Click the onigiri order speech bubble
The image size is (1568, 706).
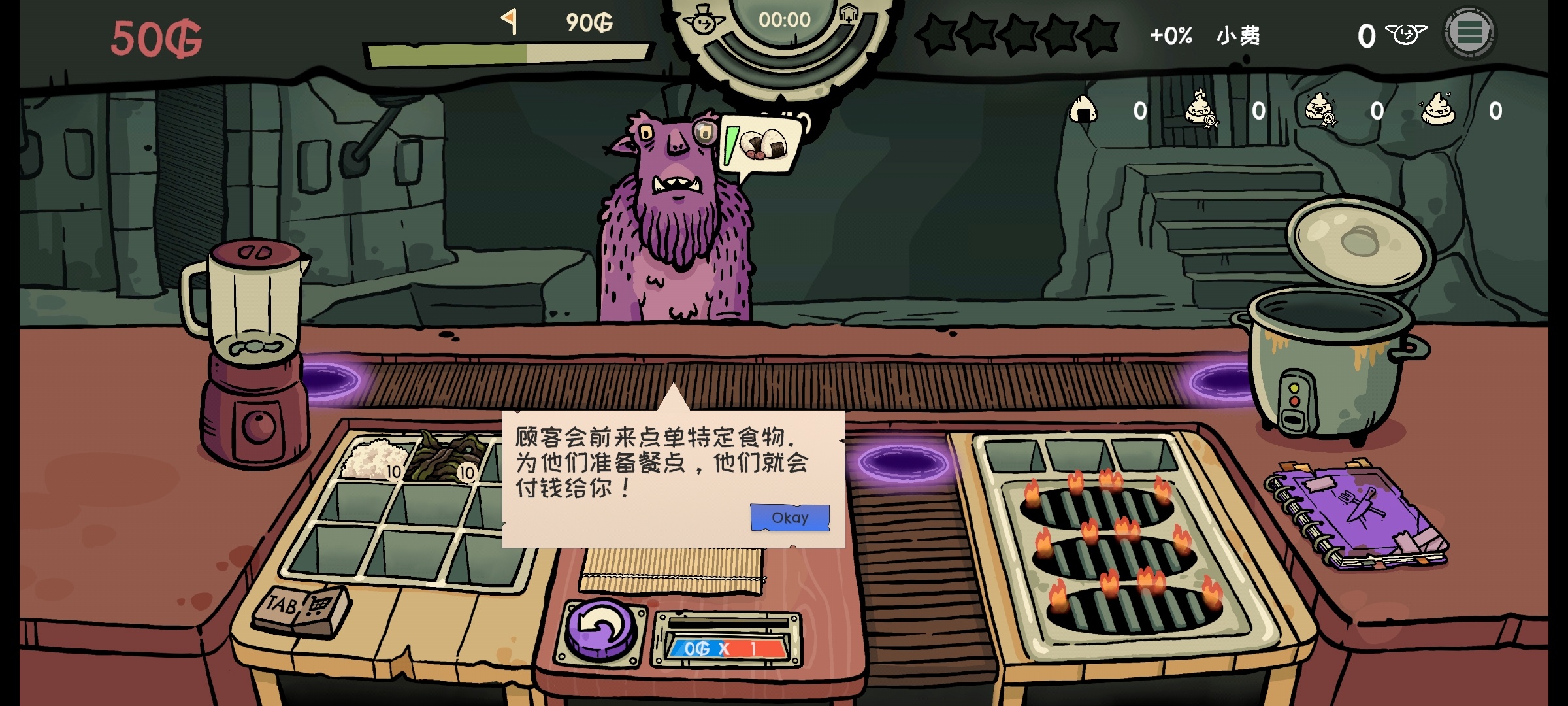761,145
